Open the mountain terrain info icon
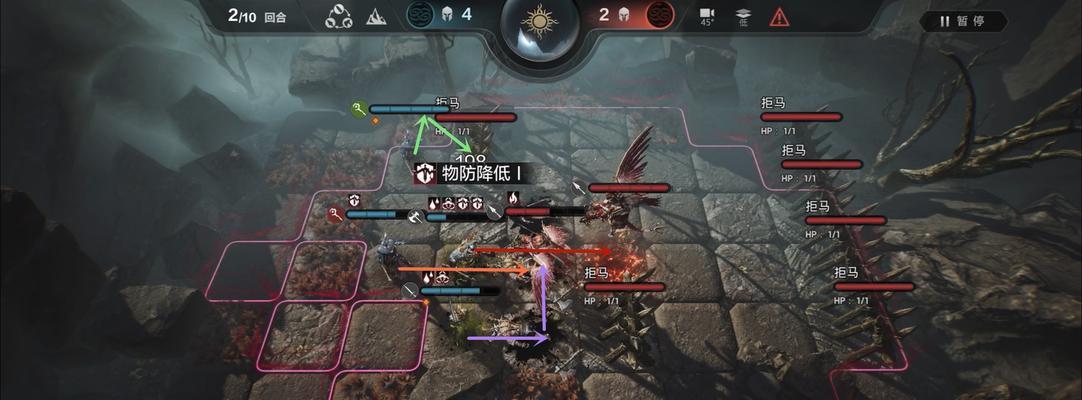 pyautogui.click(x=375, y=16)
